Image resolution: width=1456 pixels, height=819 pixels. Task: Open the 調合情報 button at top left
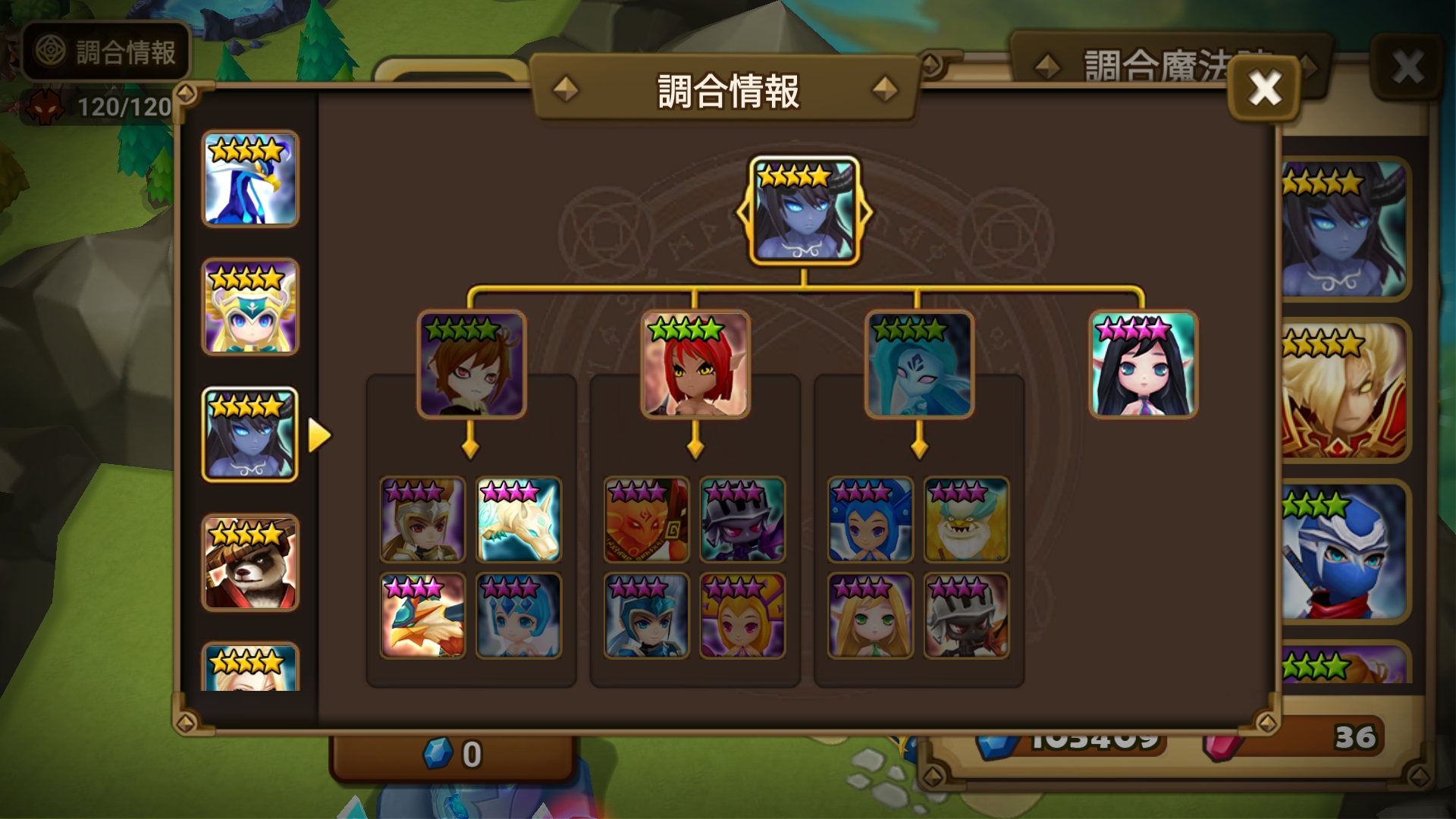[106, 52]
